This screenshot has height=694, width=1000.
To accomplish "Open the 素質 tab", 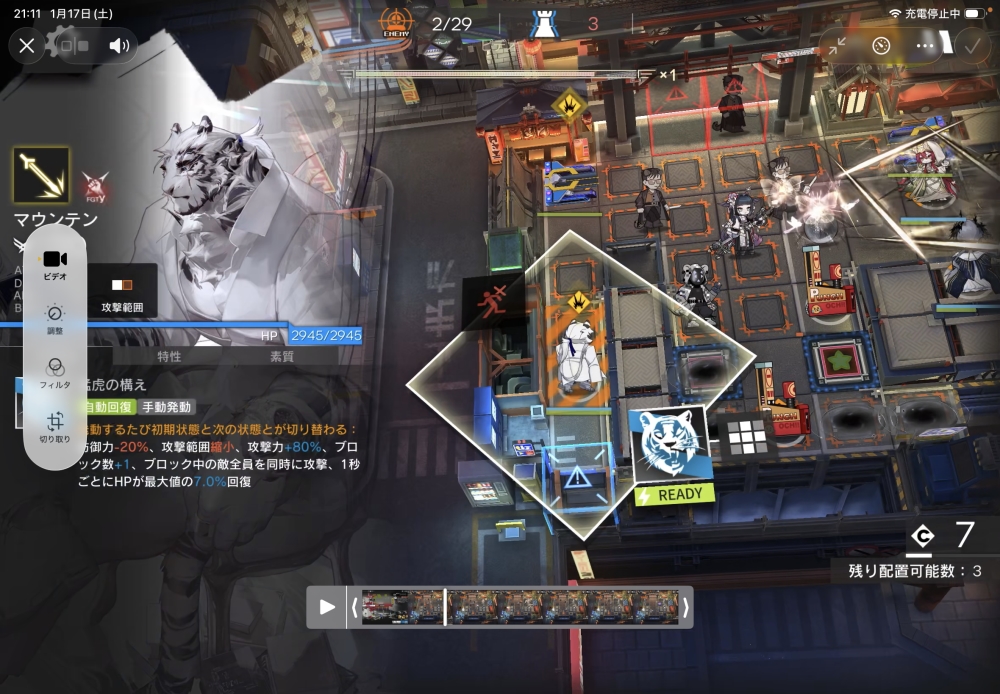I will (281, 356).
